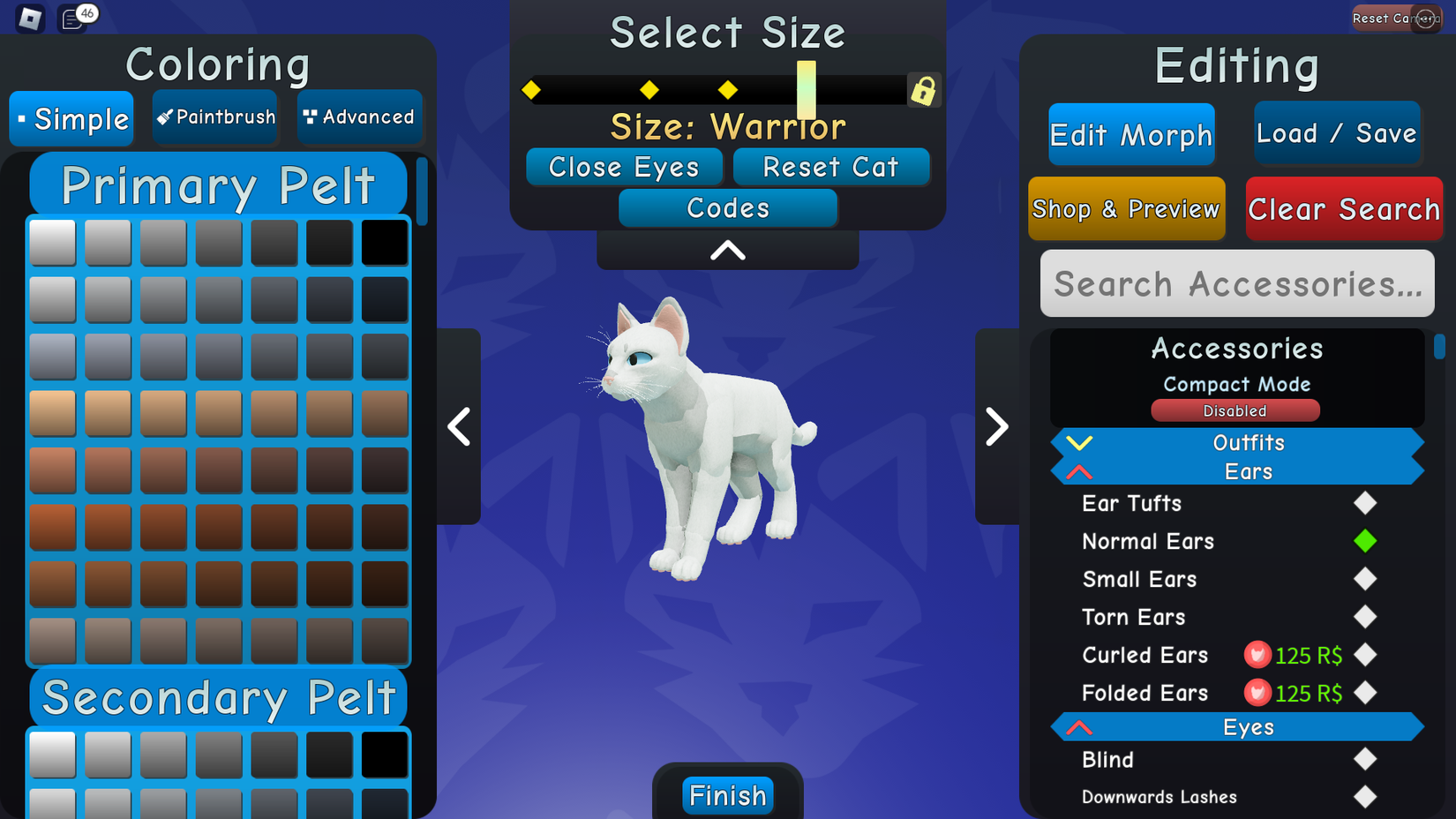Screen dimensions: 1456x819
Task: Switch to Advanced coloring mode
Action: (x=359, y=117)
